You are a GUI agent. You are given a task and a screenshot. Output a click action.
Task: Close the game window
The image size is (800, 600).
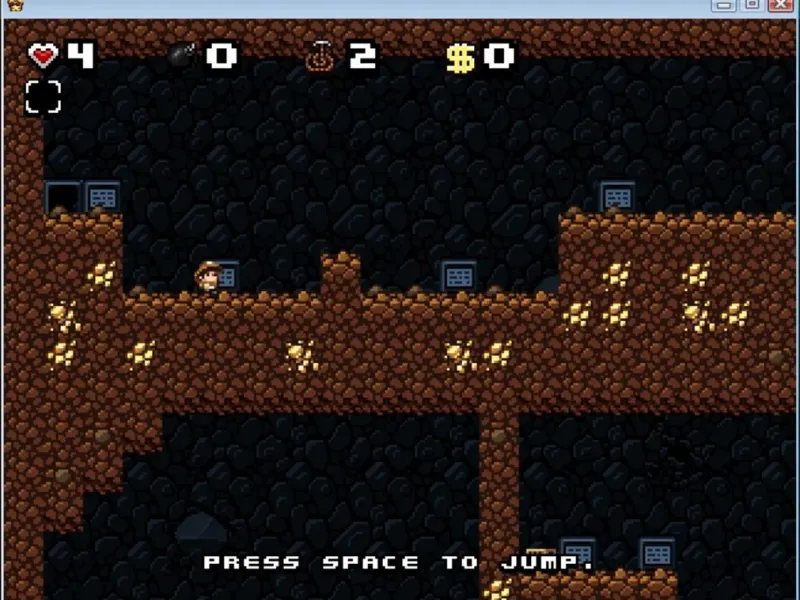[780, 5]
